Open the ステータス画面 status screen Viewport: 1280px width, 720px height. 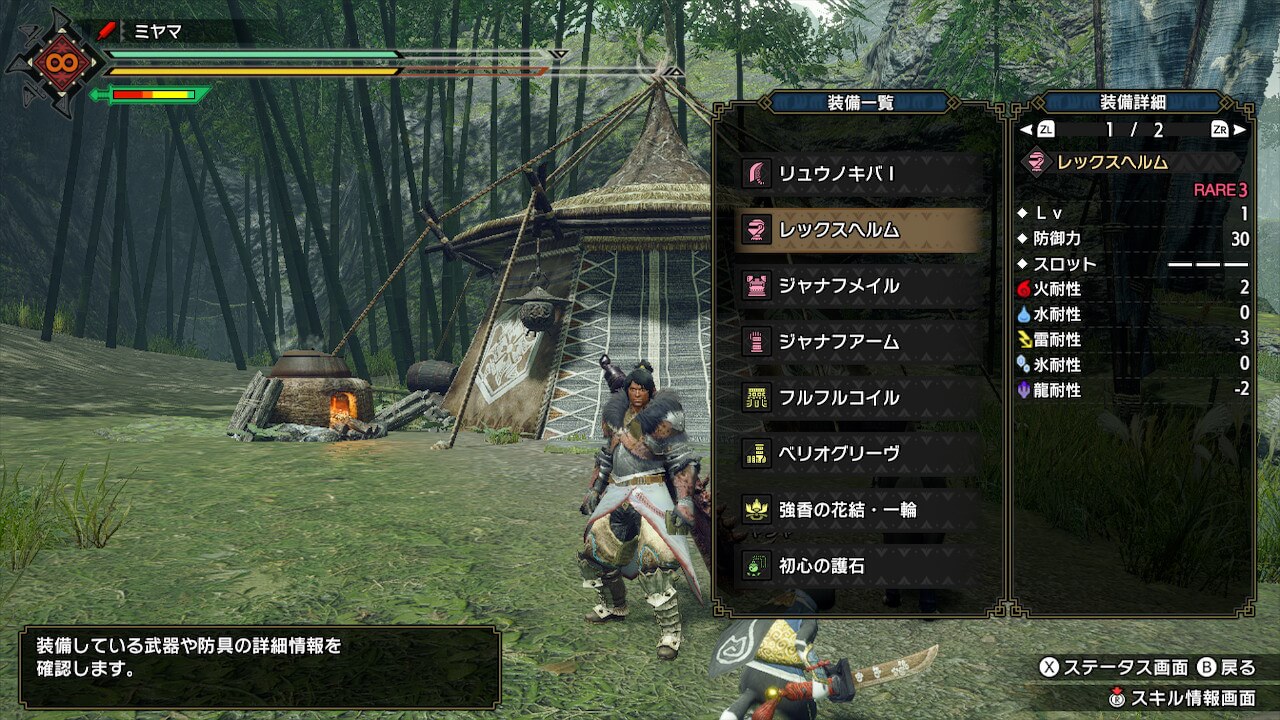[1114, 667]
